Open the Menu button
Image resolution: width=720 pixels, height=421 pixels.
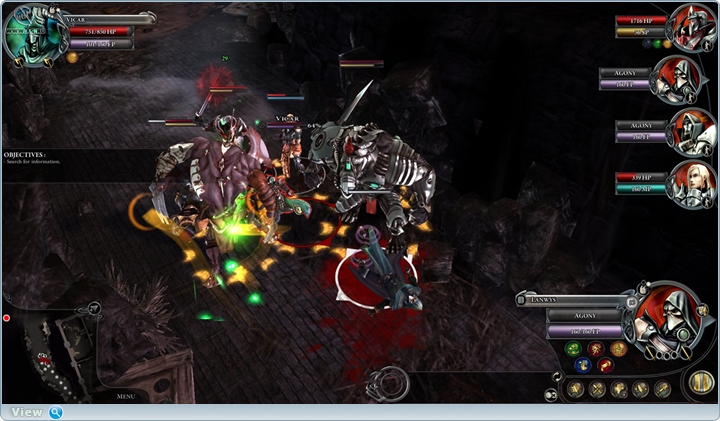click(125, 396)
